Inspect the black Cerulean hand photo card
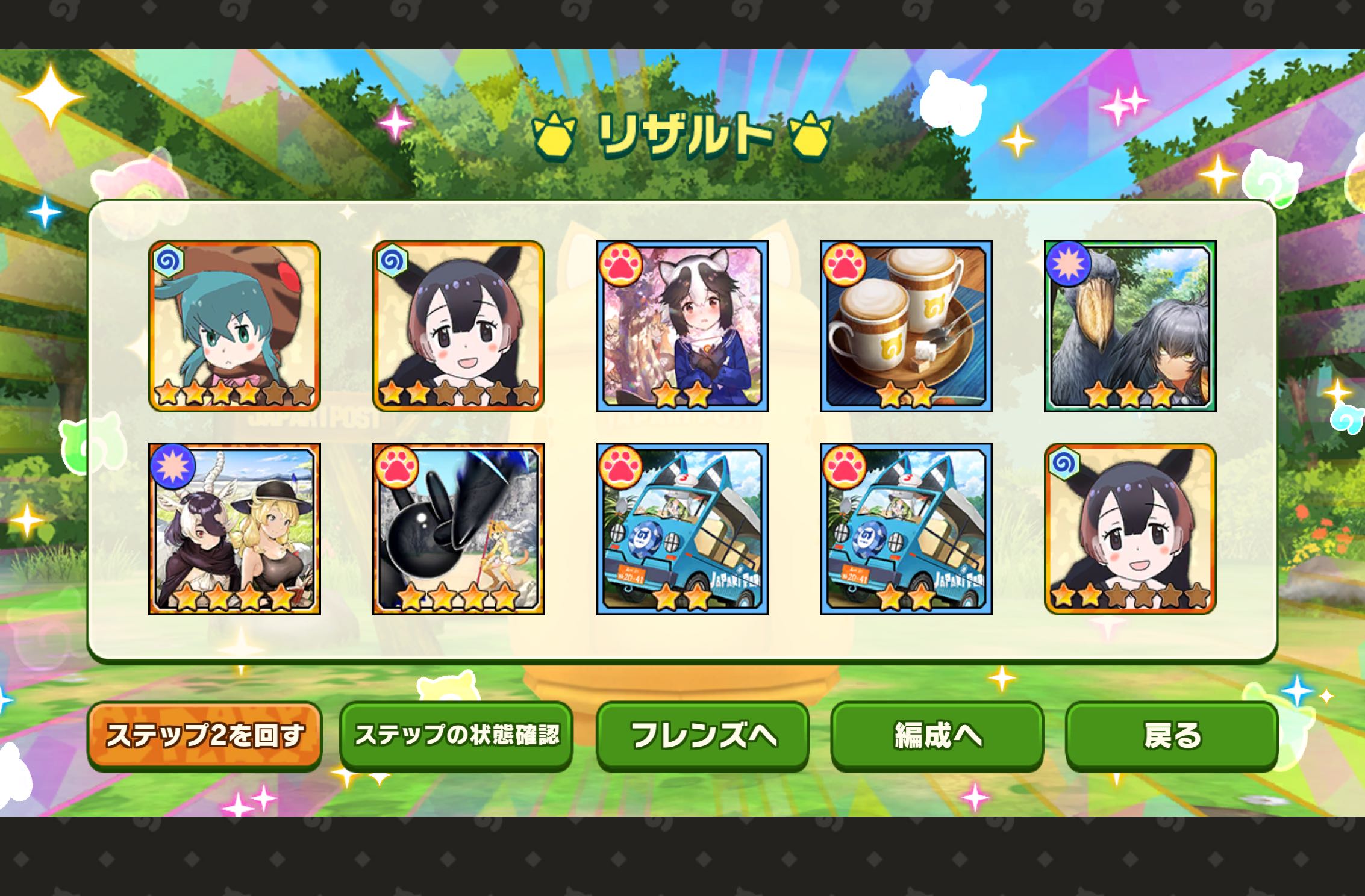 (x=458, y=529)
